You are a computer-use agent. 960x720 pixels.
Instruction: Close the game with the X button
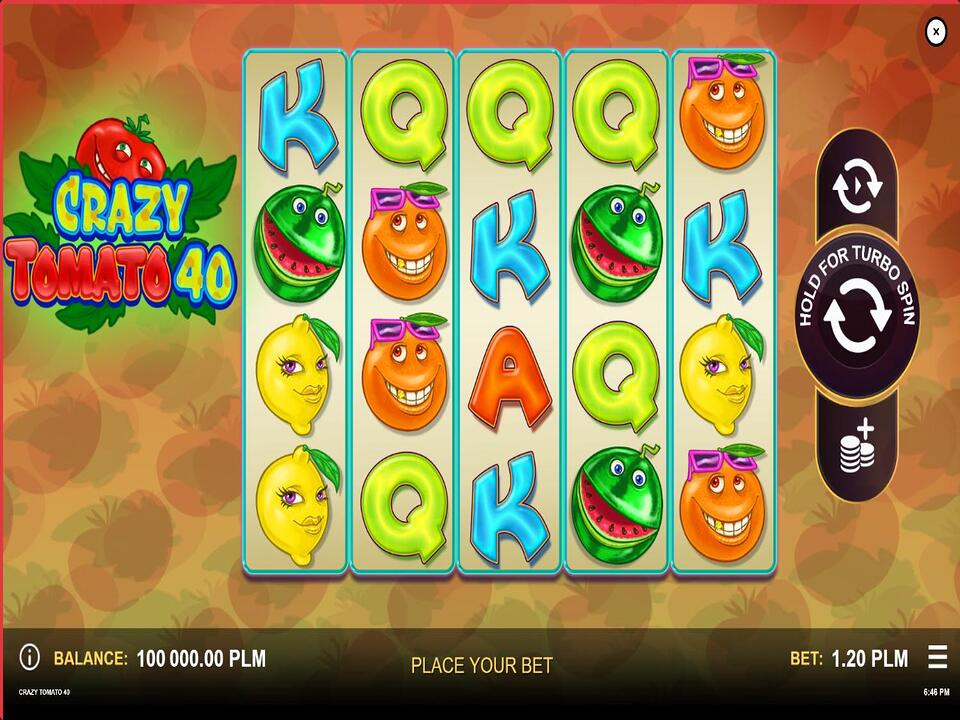[935, 32]
